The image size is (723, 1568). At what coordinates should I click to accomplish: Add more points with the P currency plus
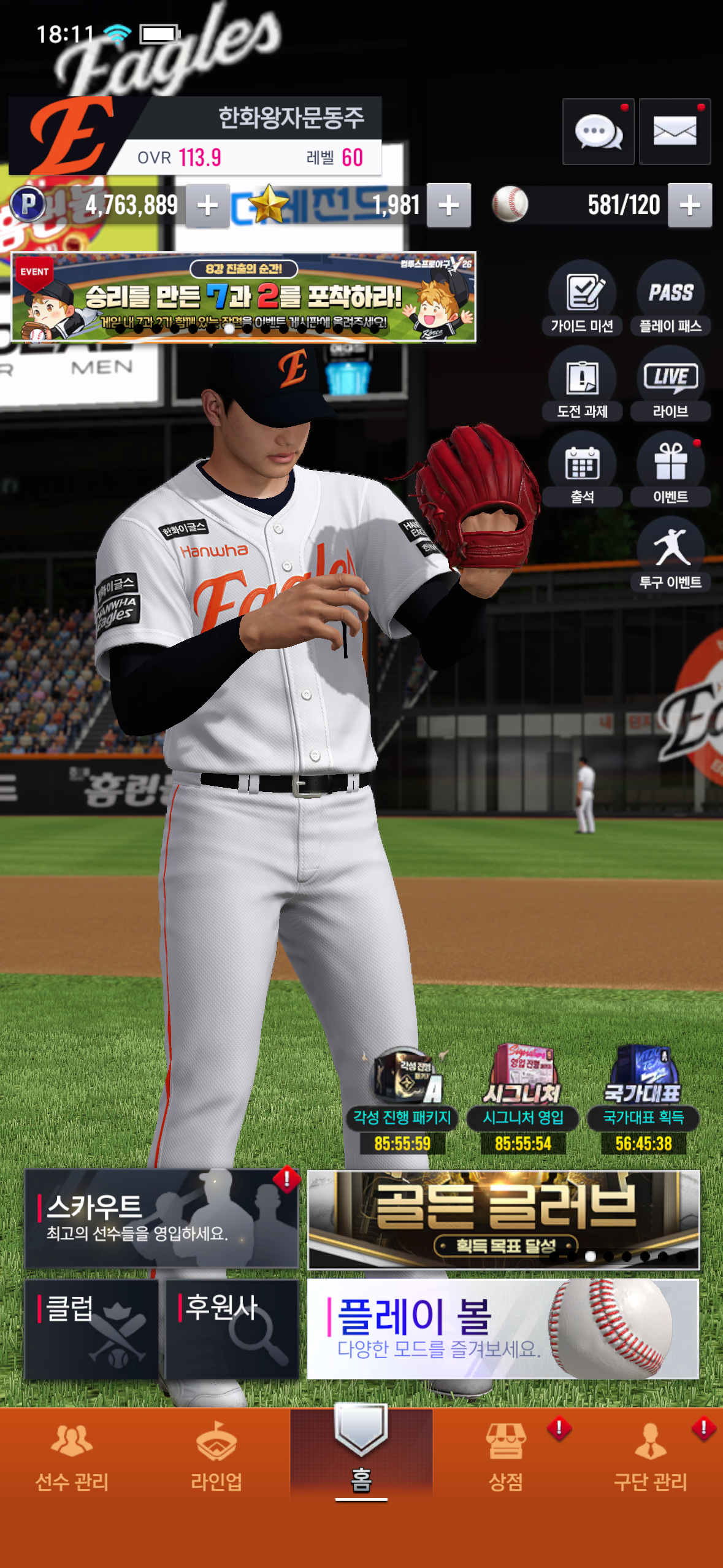click(208, 206)
